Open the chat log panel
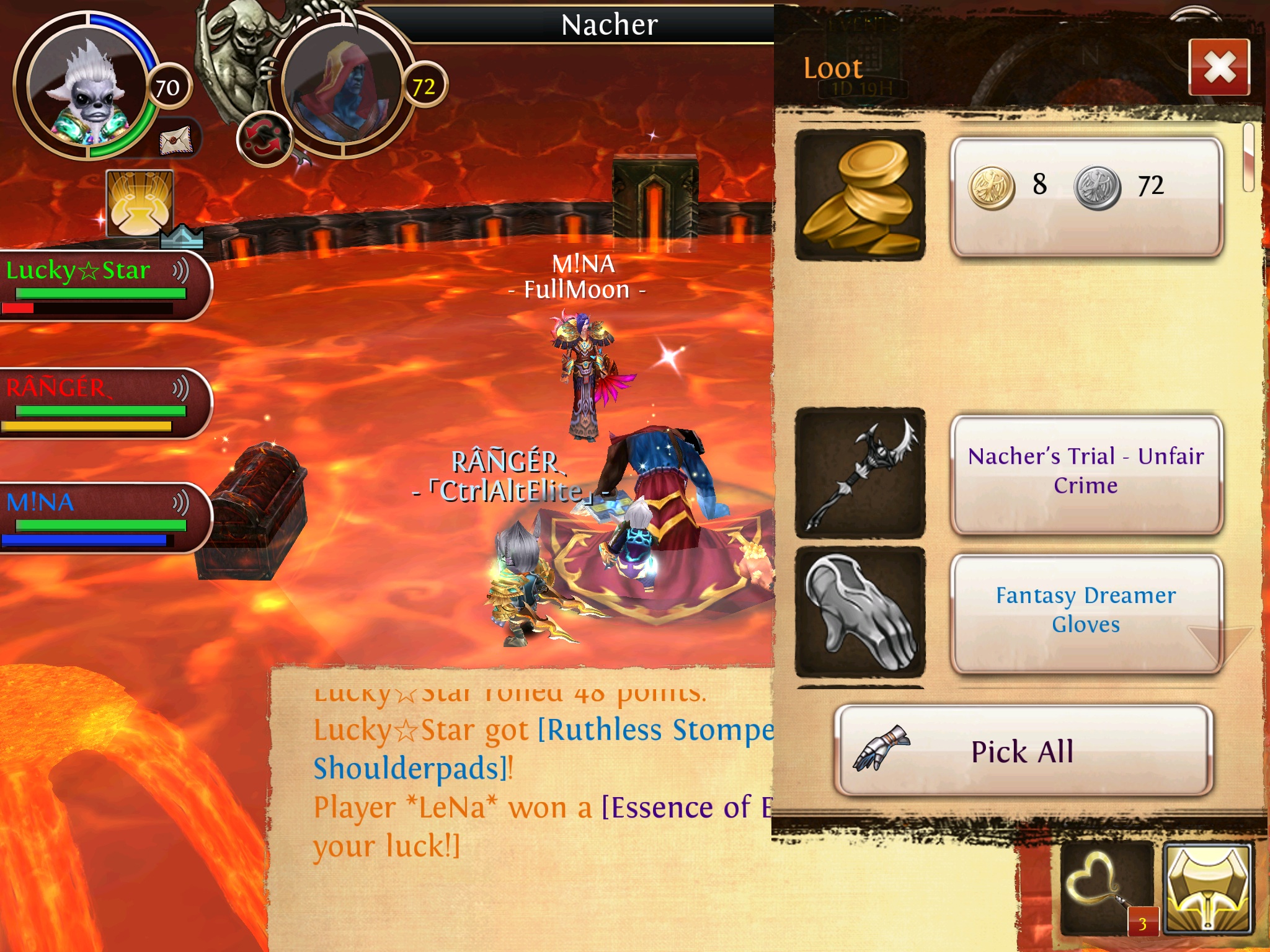This screenshot has width=1270, height=952. [521, 806]
